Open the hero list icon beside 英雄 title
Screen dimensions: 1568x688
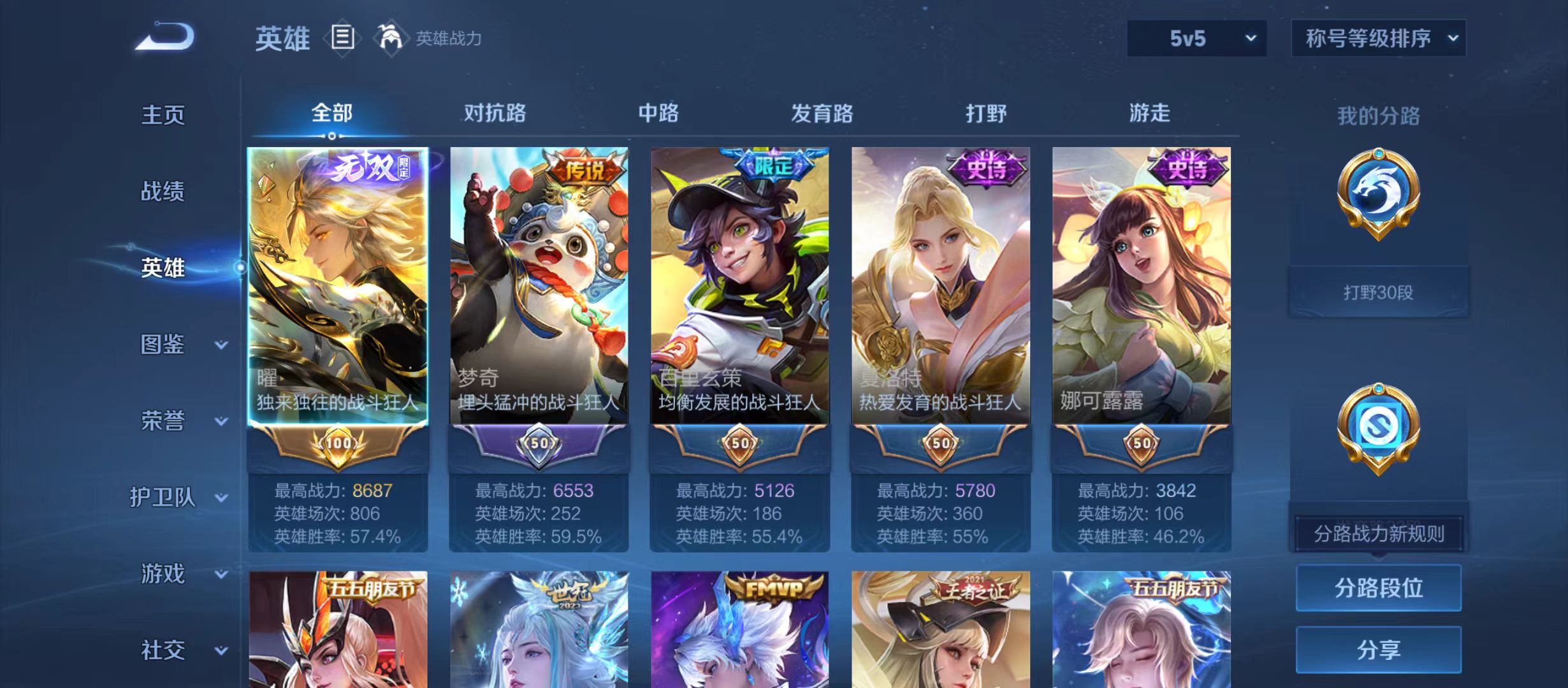[x=343, y=38]
